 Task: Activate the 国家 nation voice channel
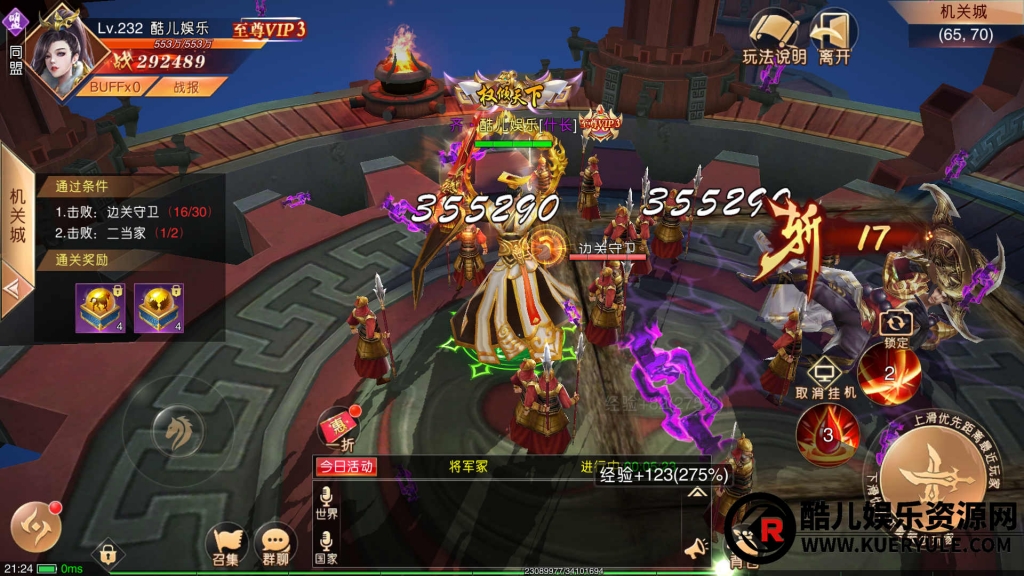[x=326, y=548]
